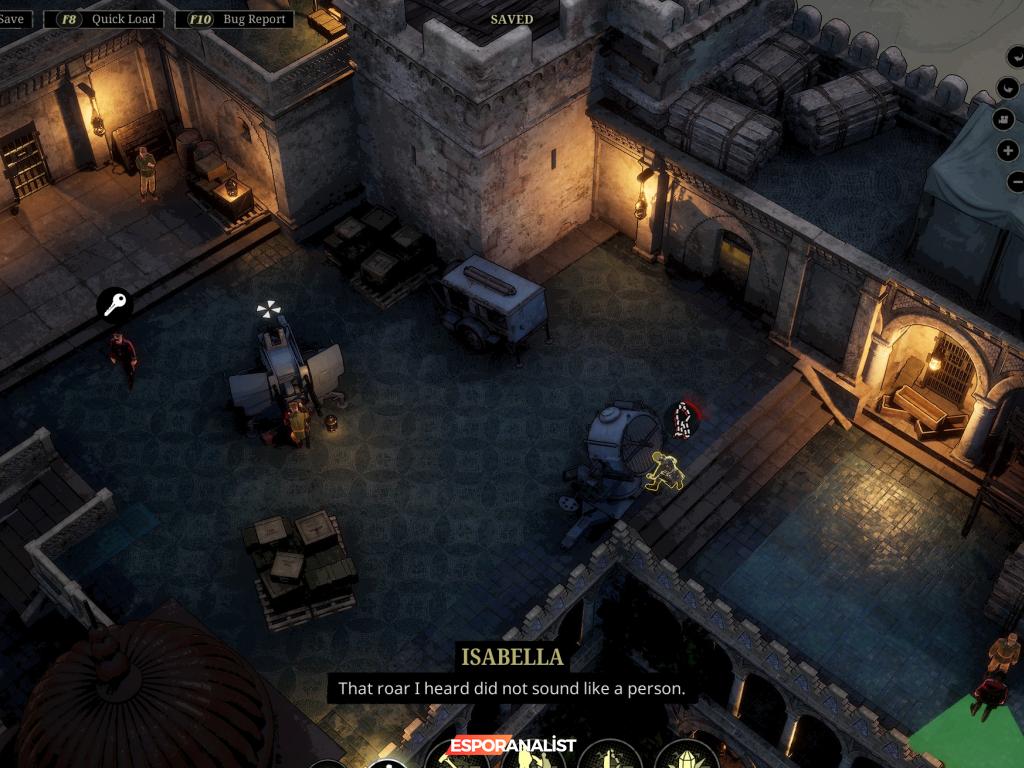1024x768 pixels.
Task: Click the camera icon button
Action: 1005,119
